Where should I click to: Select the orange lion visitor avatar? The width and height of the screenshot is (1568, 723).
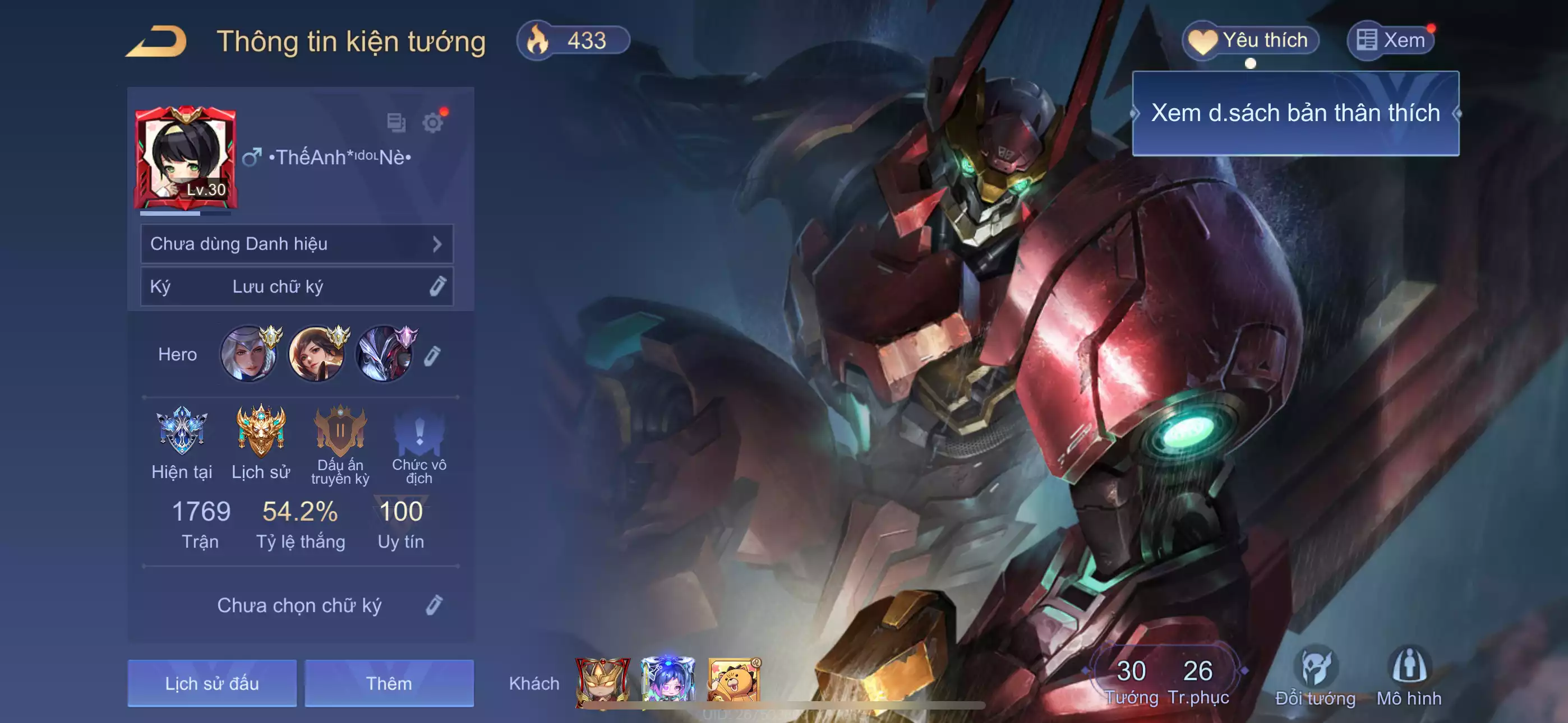[734, 680]
